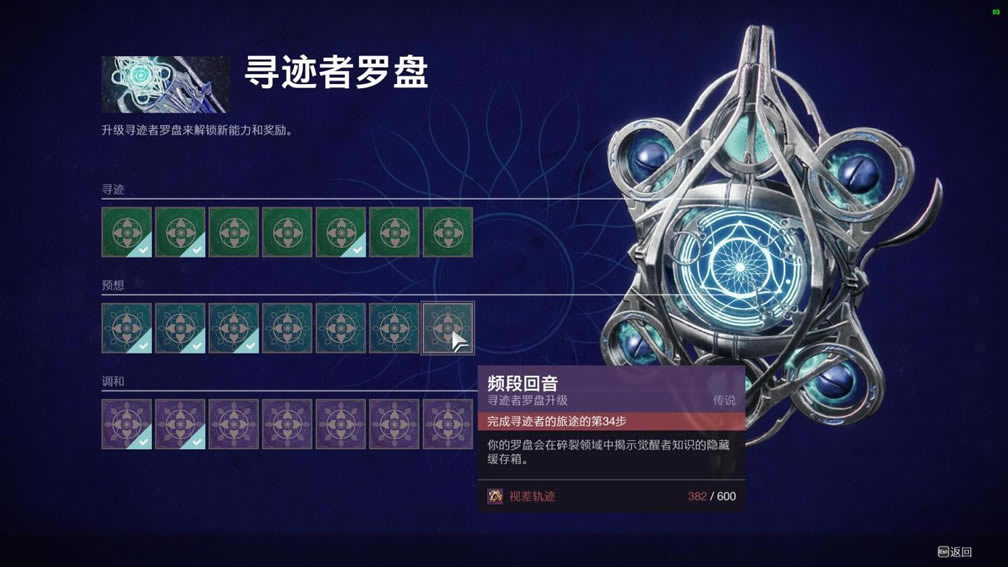Choose the fourth upgrade in the 预想 row
This screenshot has width=1008, height=567.
(x=287, y=328)
